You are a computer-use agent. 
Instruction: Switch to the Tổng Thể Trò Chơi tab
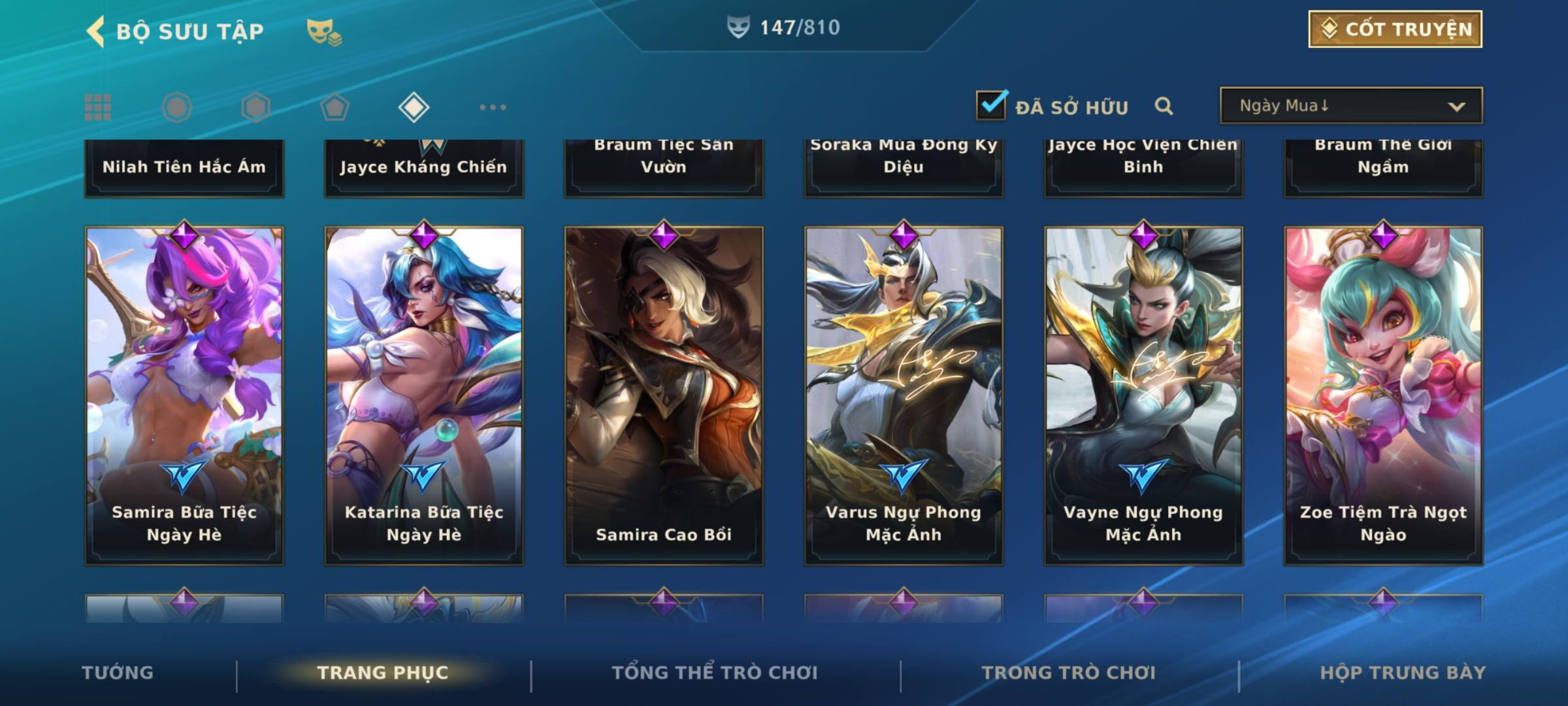pyautogui.click(x=715, y=673)
